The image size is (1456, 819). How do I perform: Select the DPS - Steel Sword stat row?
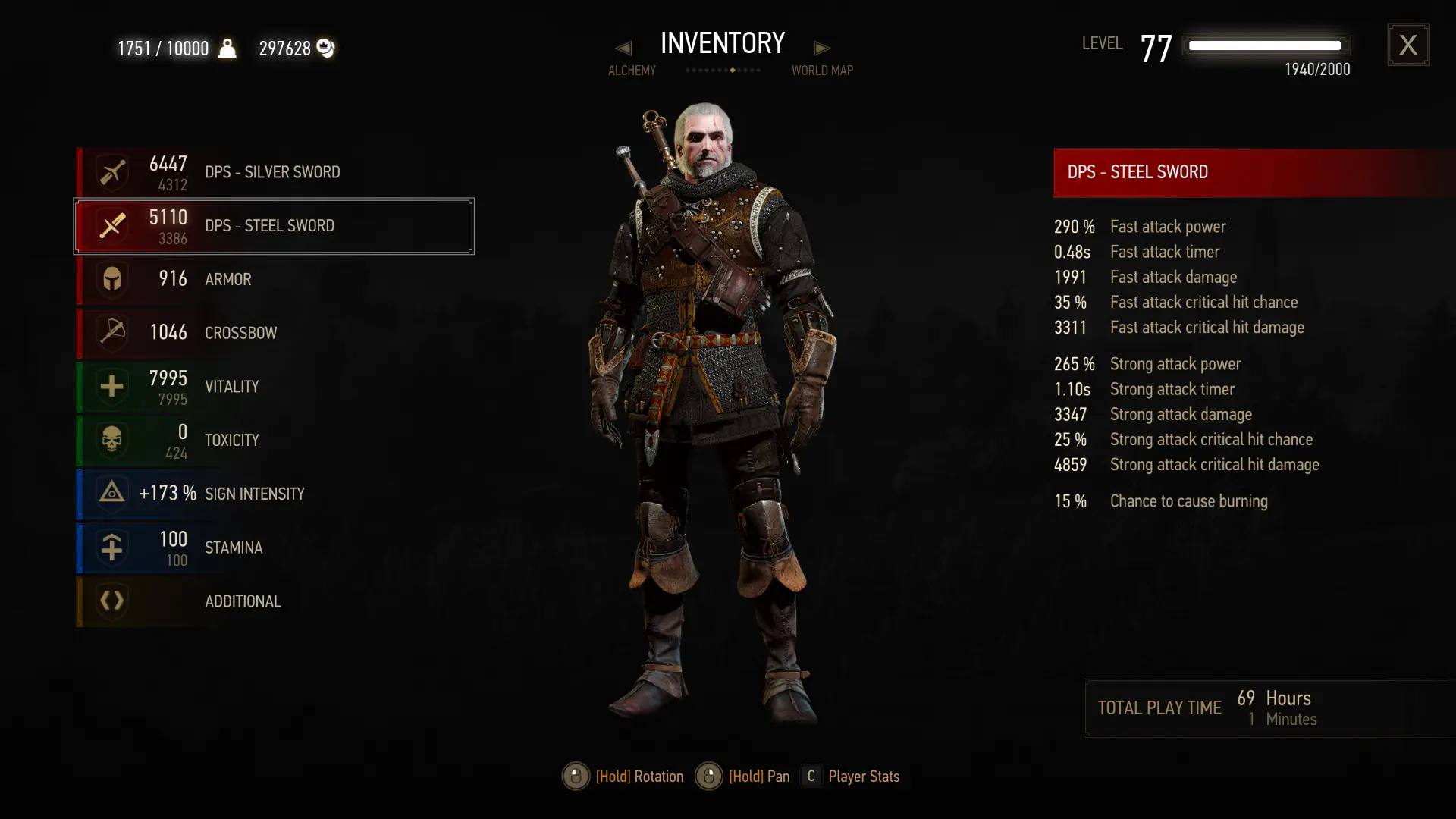coord(273,226)
